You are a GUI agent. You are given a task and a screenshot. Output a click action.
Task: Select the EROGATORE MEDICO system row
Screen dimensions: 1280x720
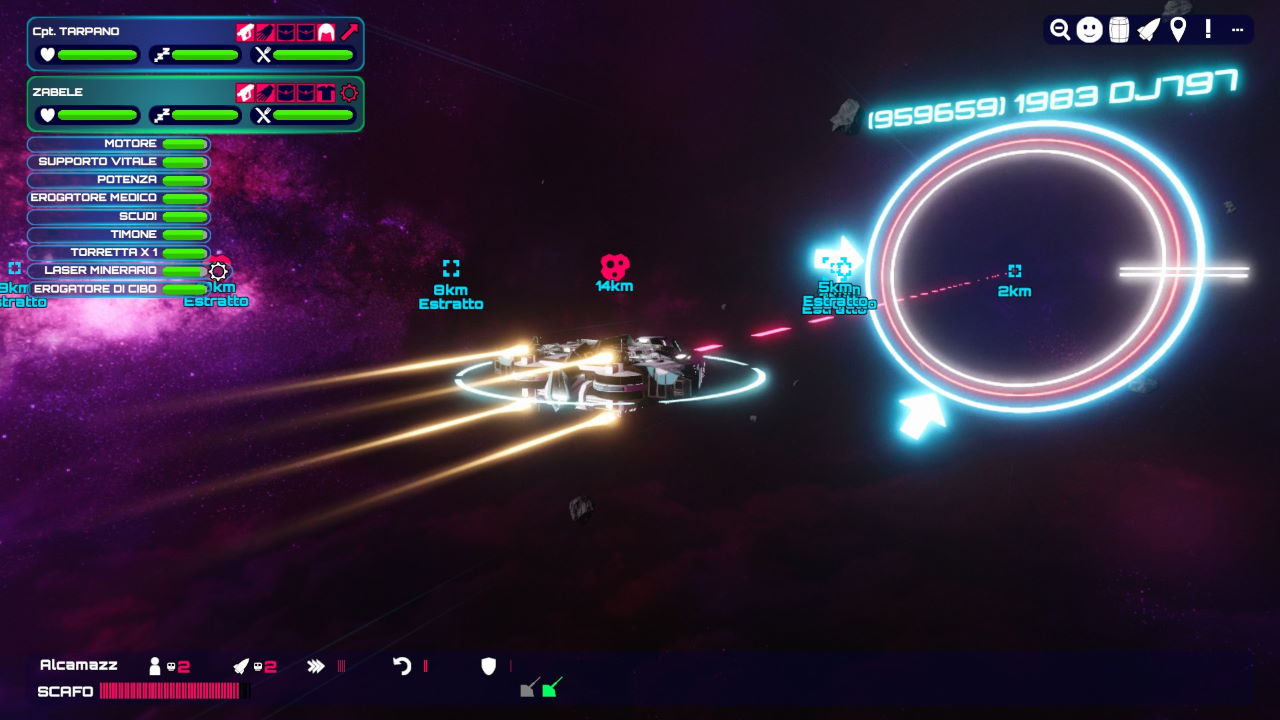pyautogui.click(x=119, y=198)
